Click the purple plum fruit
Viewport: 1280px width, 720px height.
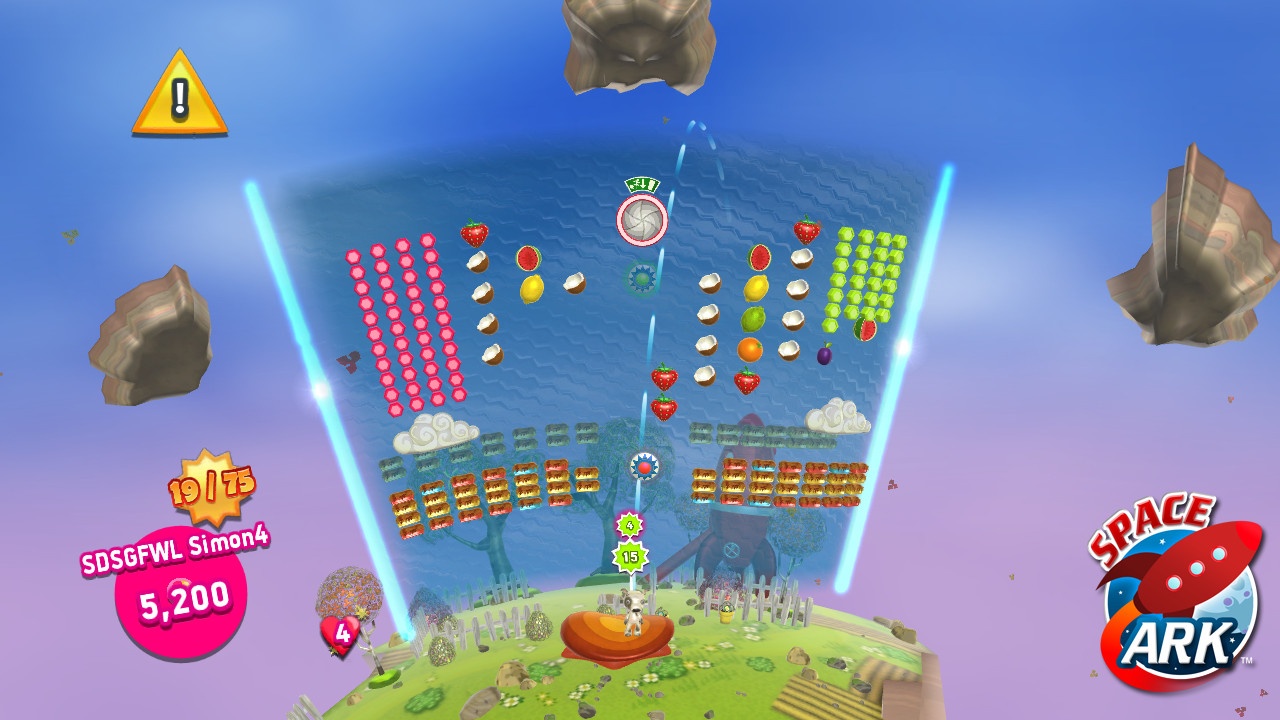pyautogui.click(x=823, y=355)
